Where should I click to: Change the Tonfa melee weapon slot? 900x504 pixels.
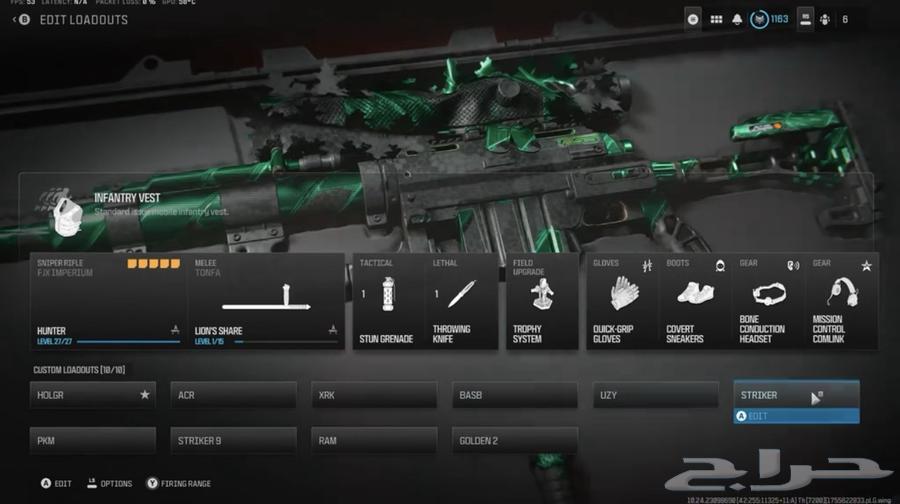tap(266, 301)
